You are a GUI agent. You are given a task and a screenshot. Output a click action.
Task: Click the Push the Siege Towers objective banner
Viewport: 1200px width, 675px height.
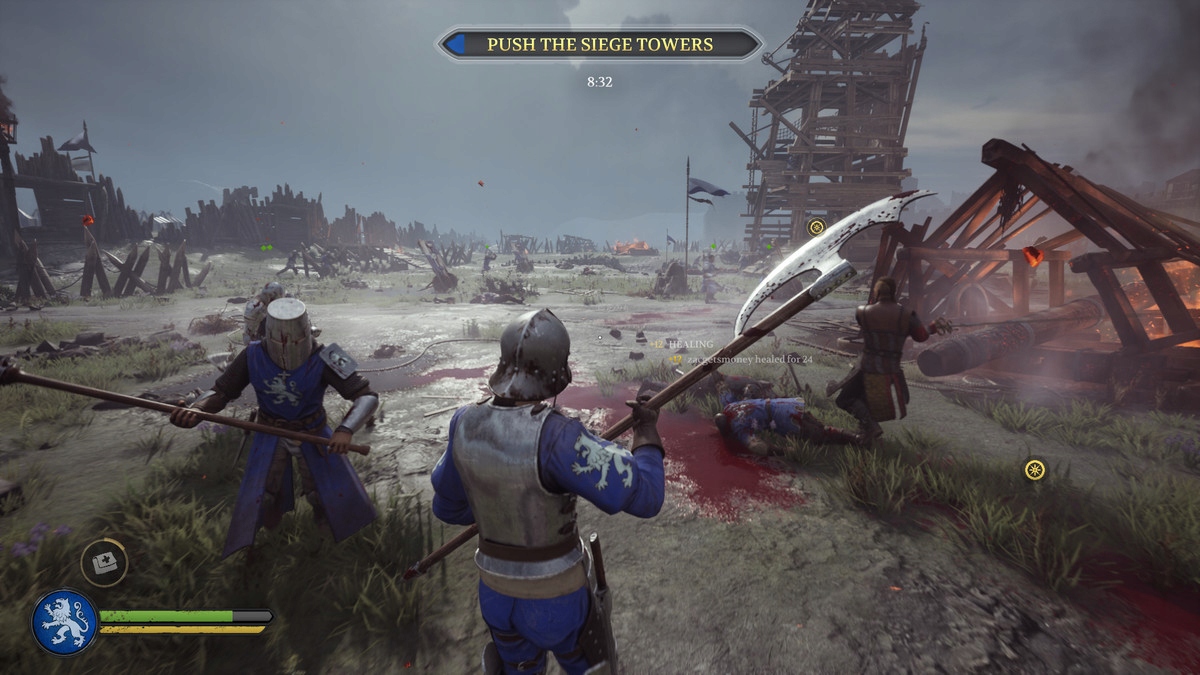(600, 44)
